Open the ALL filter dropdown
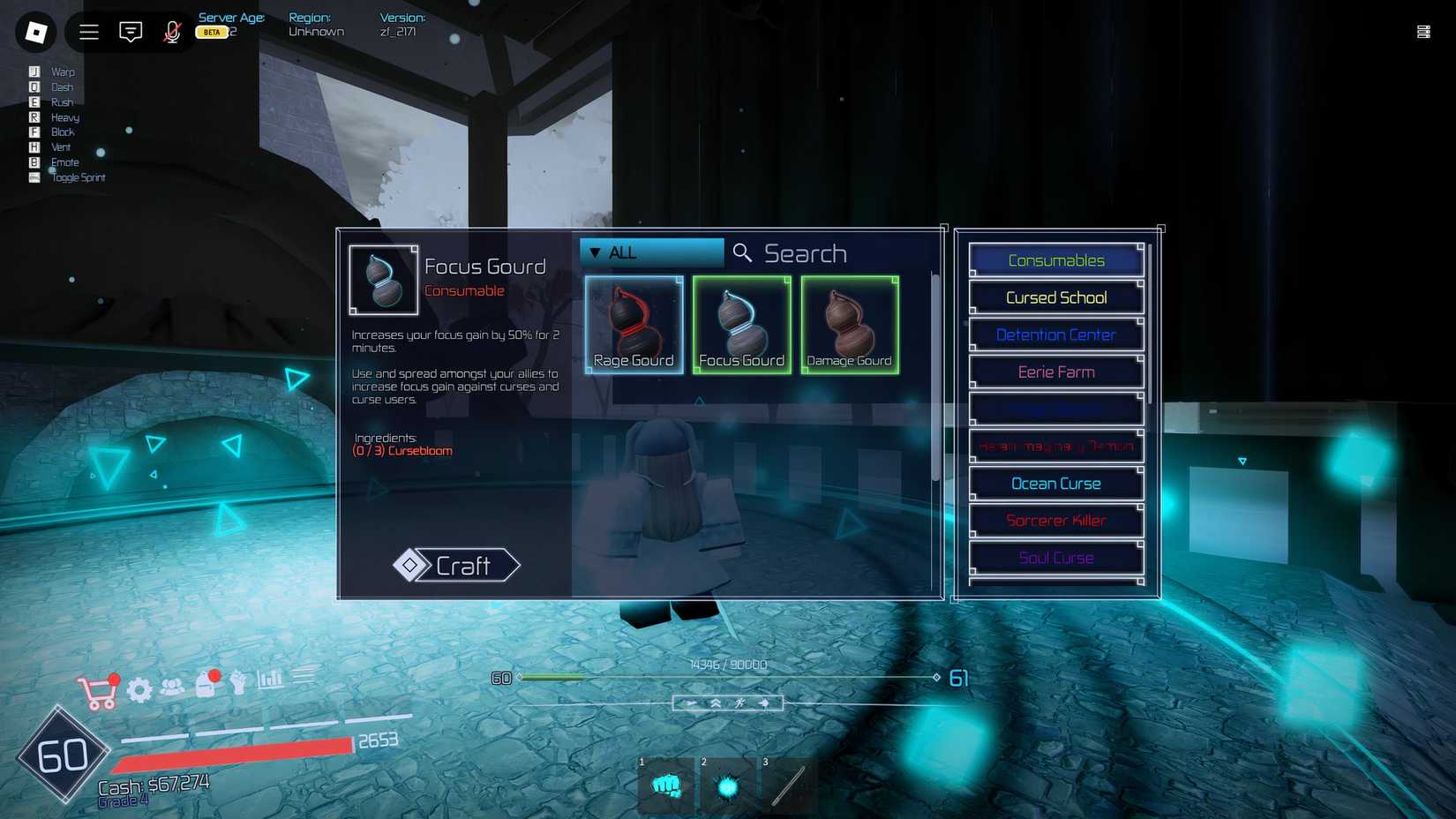The width and height of the screenshot is (1456, 819). [650, 252]
